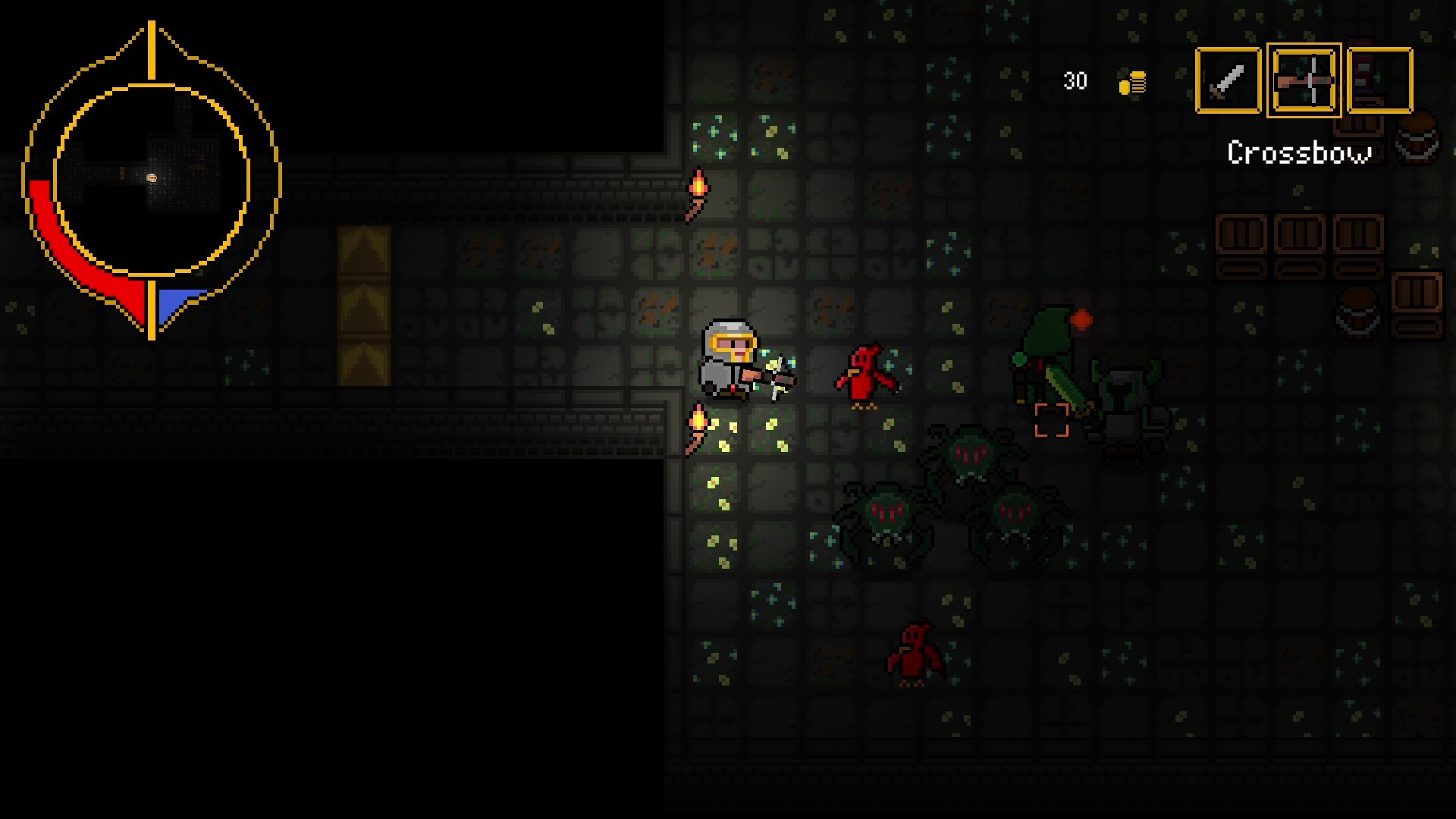This screenshot has width=1456, height=819.
Task: Click the Crossbow name label
Action: pos(1299,153)
